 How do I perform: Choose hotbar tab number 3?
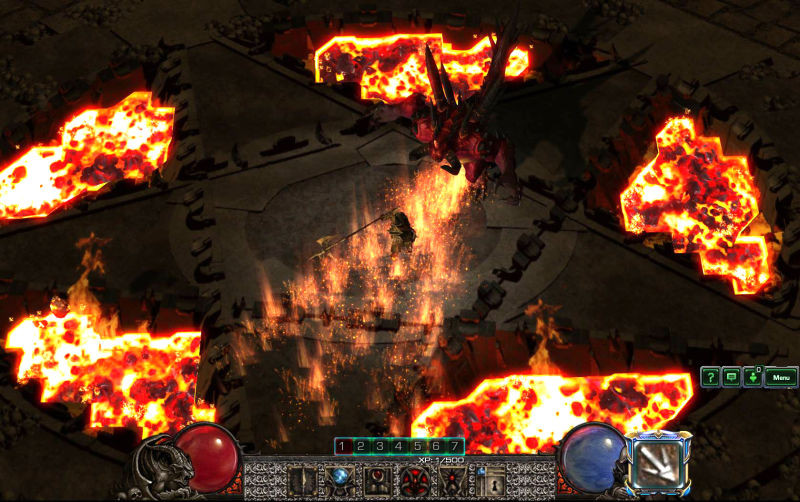coord(379,446)
